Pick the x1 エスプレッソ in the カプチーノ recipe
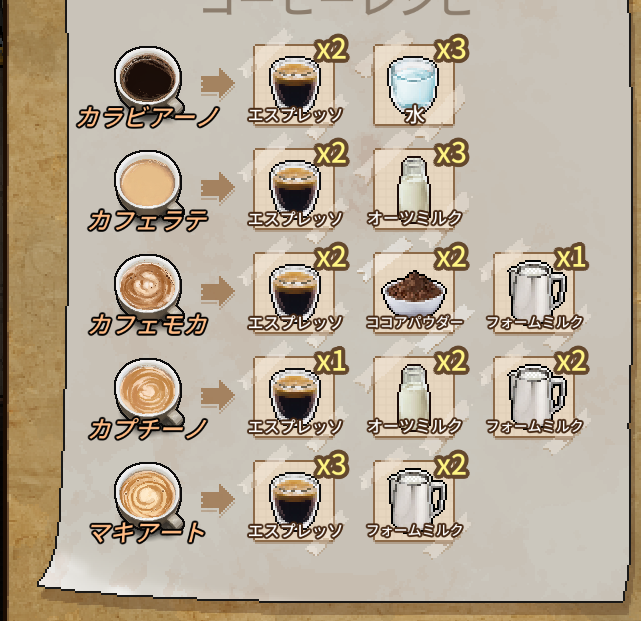 294,395
